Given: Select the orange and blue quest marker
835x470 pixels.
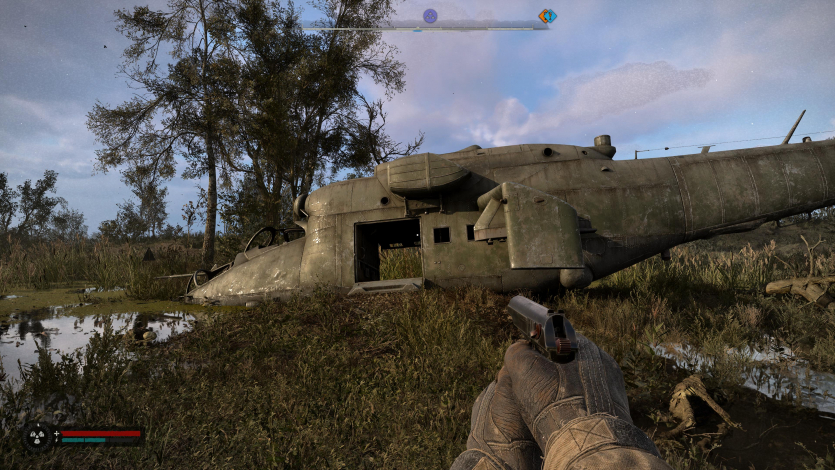Looking at the screenshot, I should click(546, 16).
